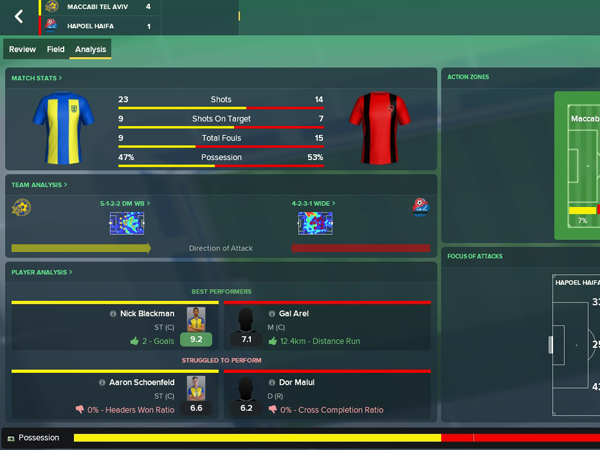Expand the Team Analysis section
Image resolution: width=600 pixels, height=450 pixels.
click(40, 185)
